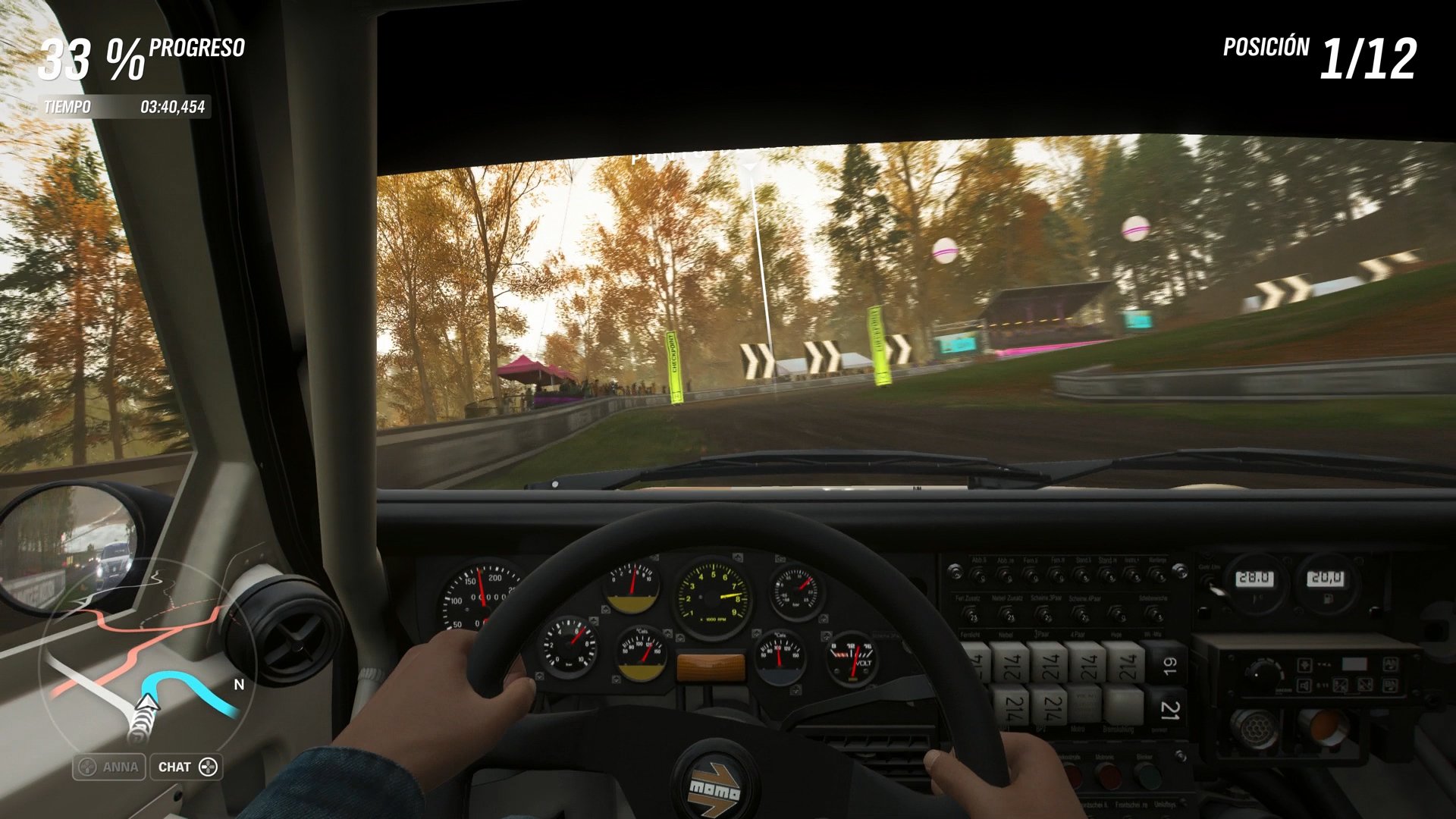Toggle the Nebel Zusatz switch
This screenshot has height=819, width=1456.
click(1010, 617)
